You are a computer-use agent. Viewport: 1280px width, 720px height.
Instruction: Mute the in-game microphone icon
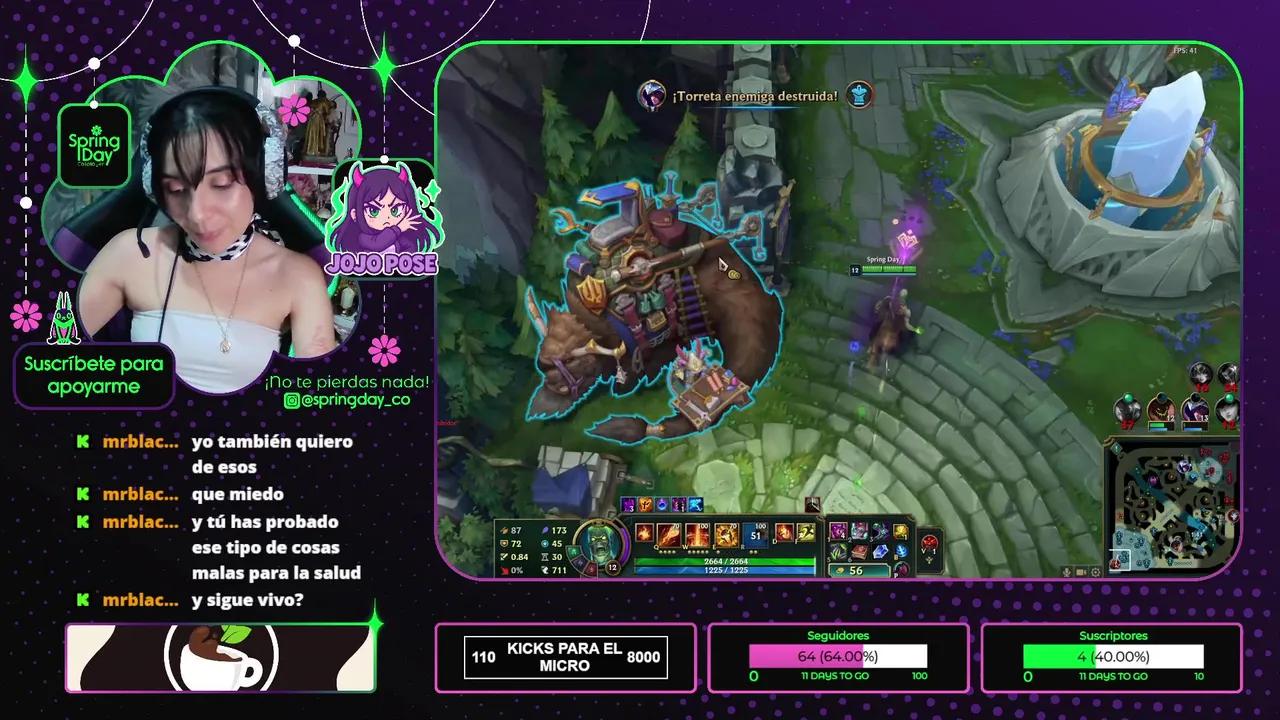(1067, 572)
